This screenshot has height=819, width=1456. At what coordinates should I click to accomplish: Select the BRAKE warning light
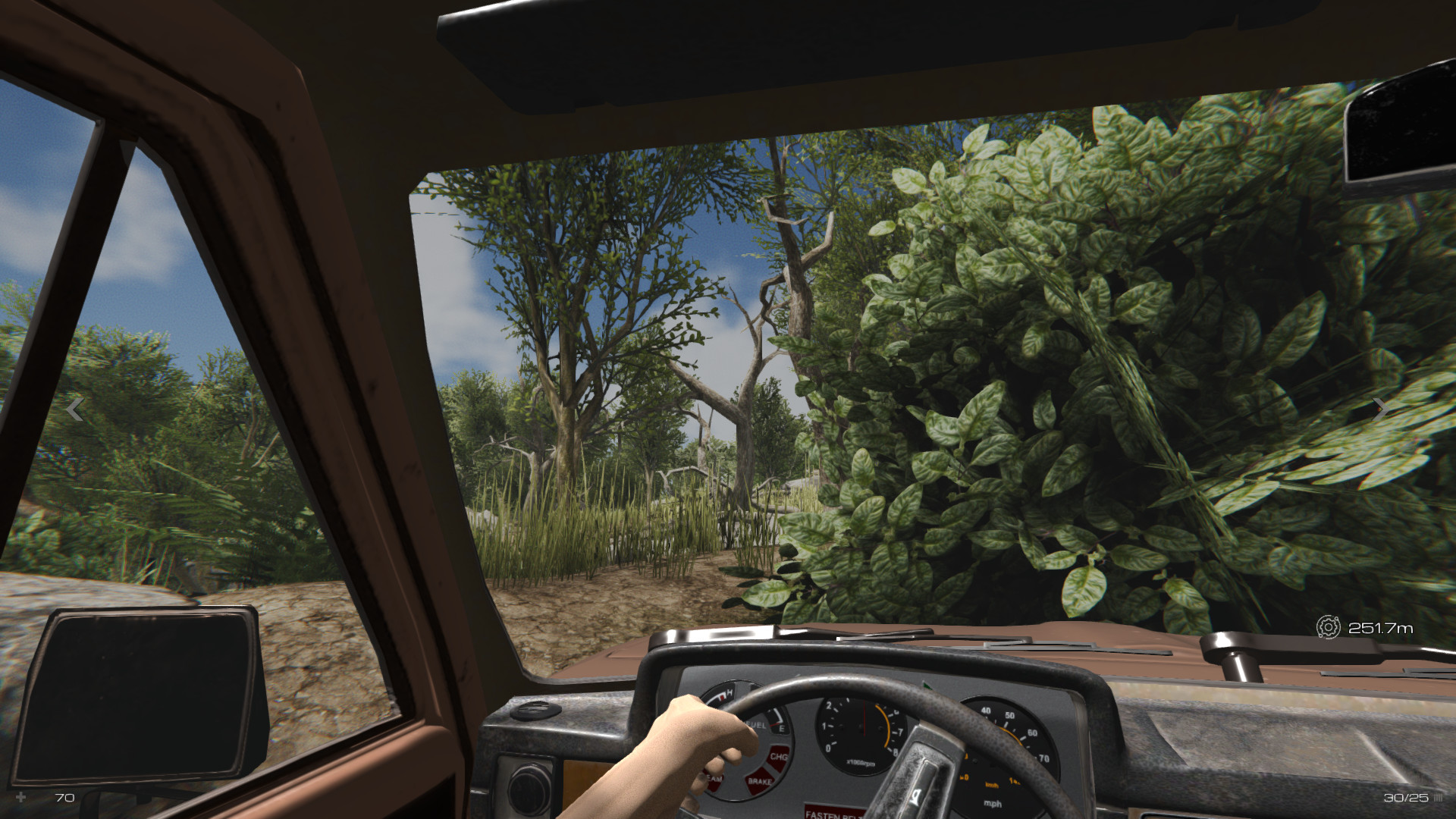(760, 780)
